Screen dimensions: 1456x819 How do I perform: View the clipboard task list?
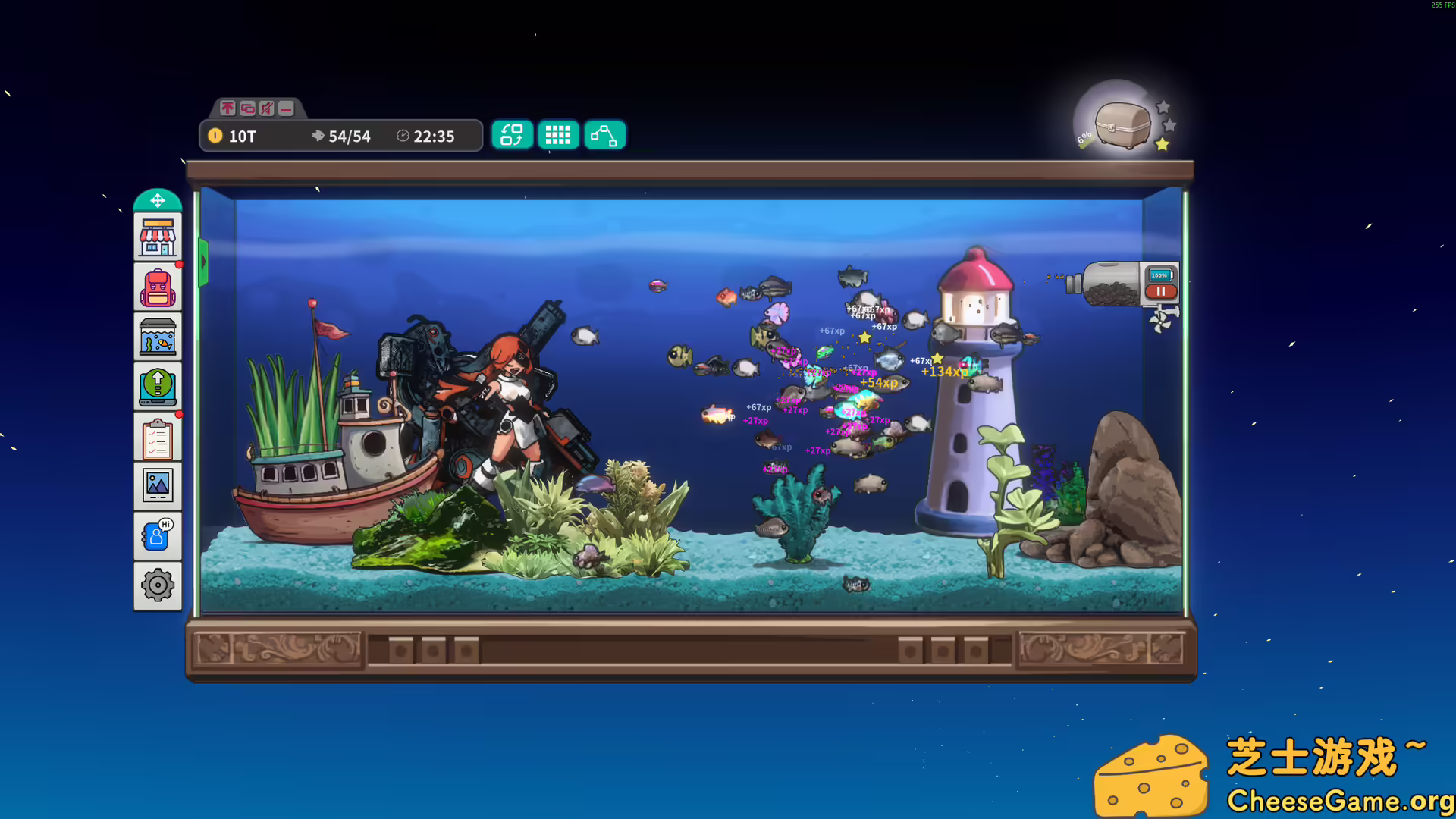(x=158, y=436)
